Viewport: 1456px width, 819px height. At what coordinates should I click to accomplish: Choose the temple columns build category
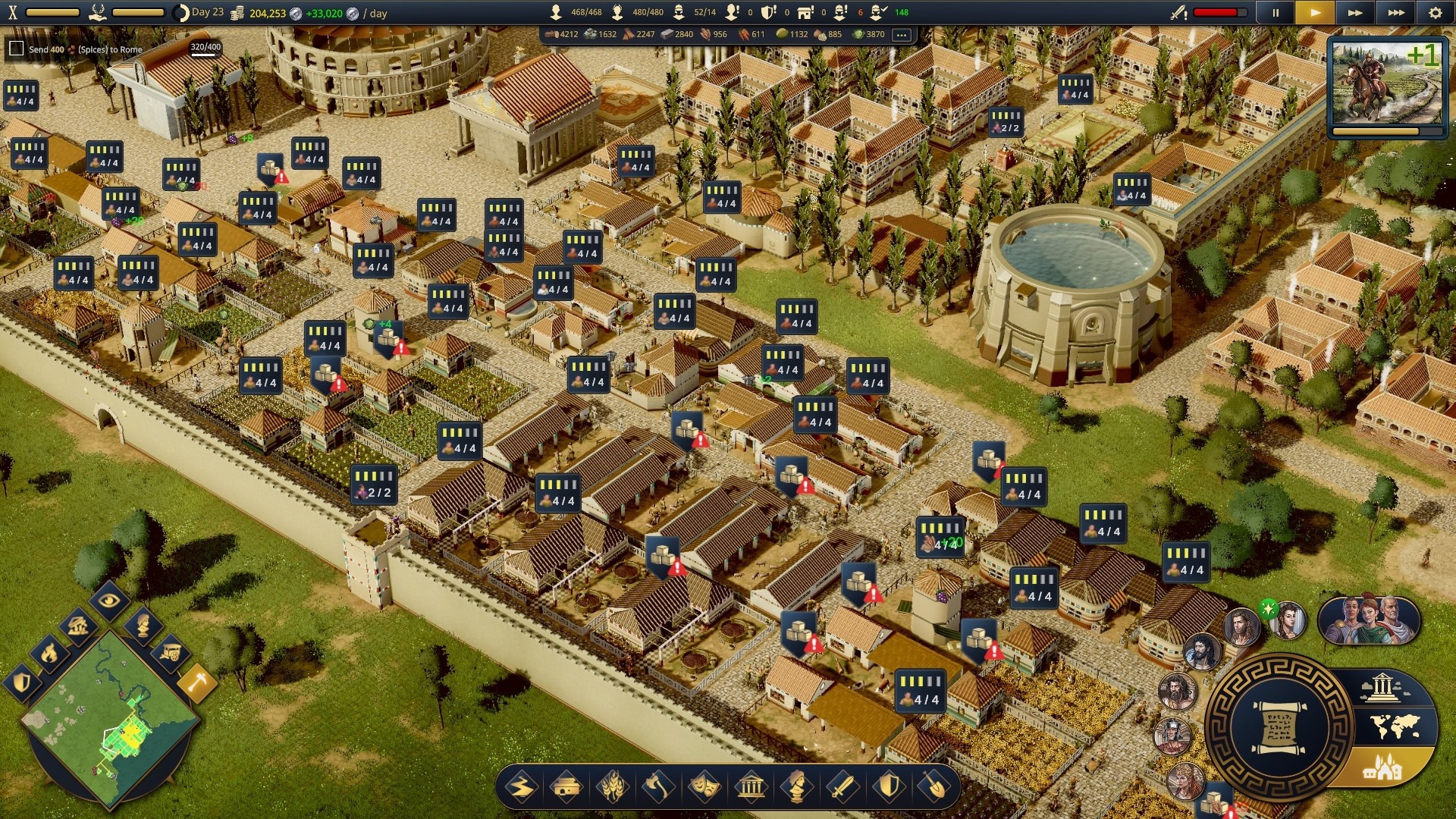coord(751,787)
